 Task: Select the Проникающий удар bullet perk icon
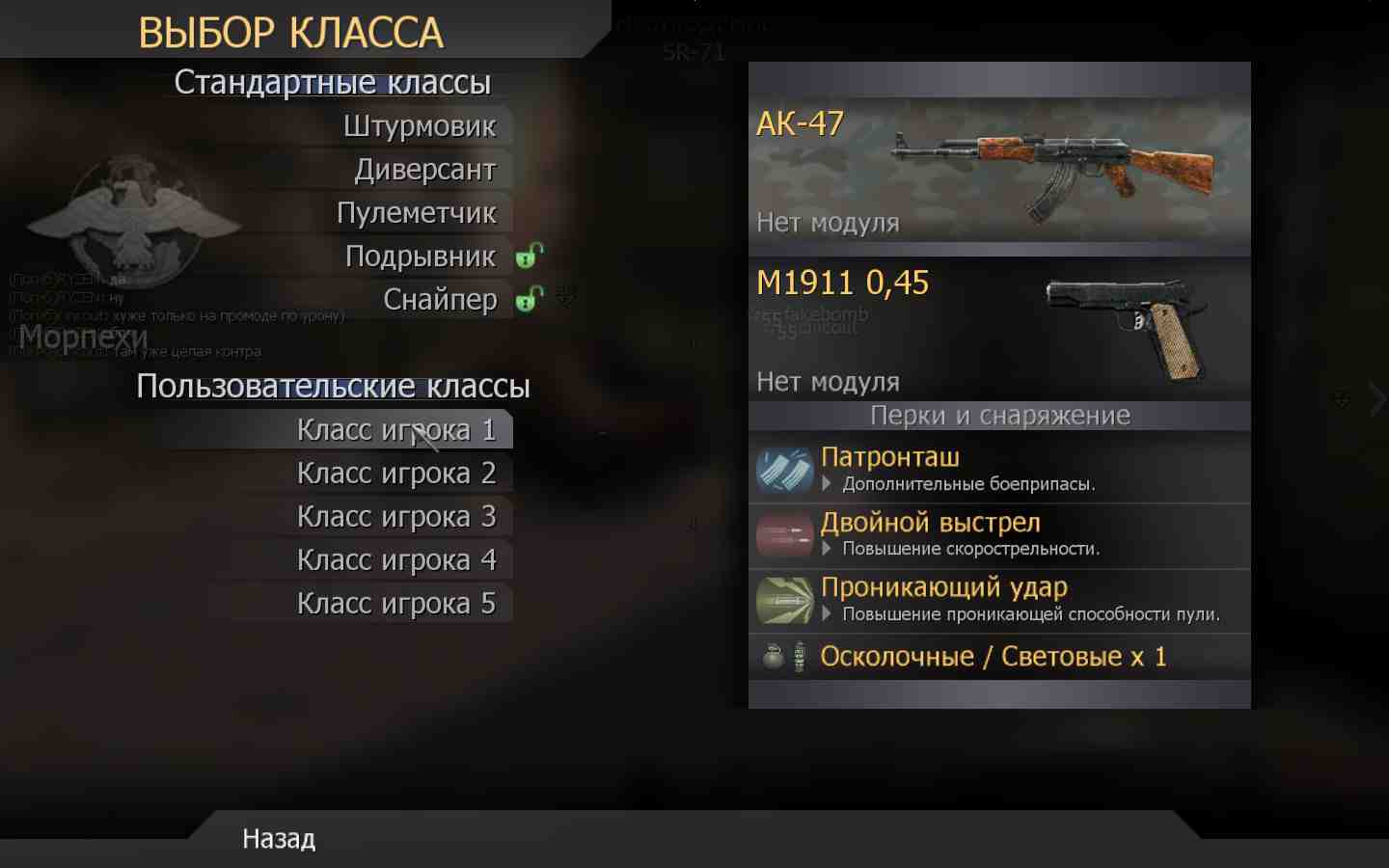click(784, 600)
